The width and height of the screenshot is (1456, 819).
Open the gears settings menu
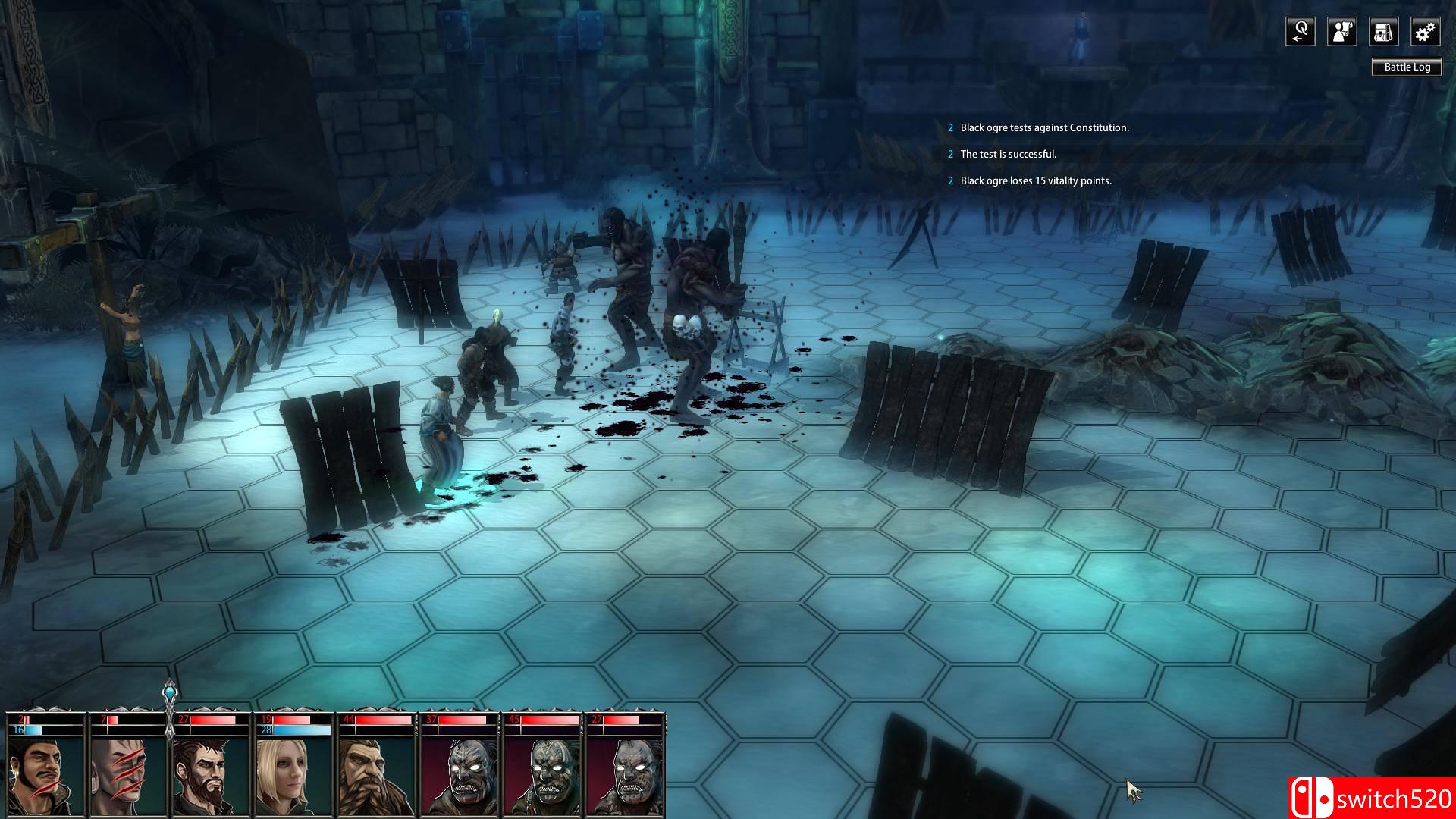[x=1425, y=32]
